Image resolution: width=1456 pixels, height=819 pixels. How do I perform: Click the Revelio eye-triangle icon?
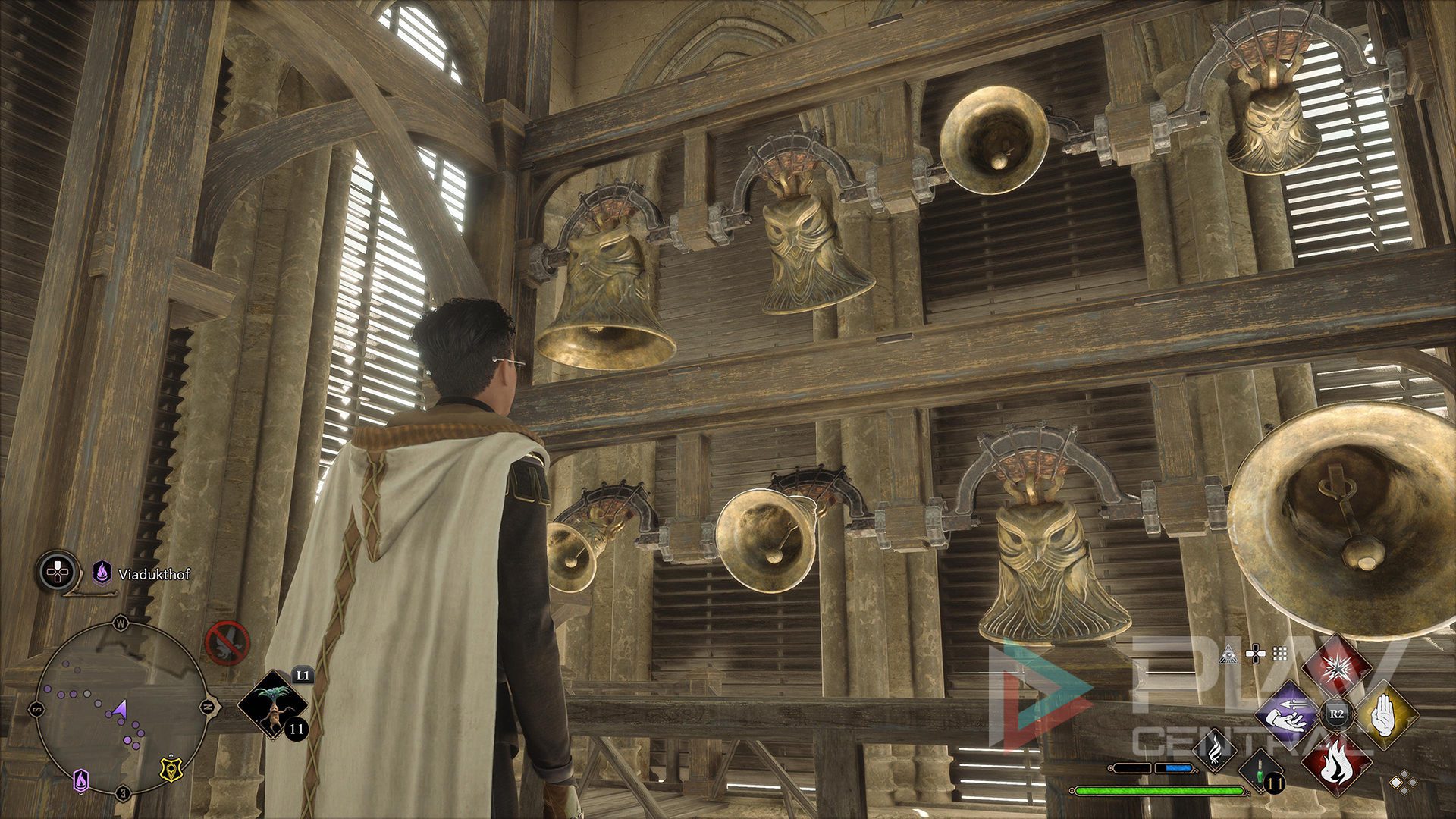pos(1228,654)
